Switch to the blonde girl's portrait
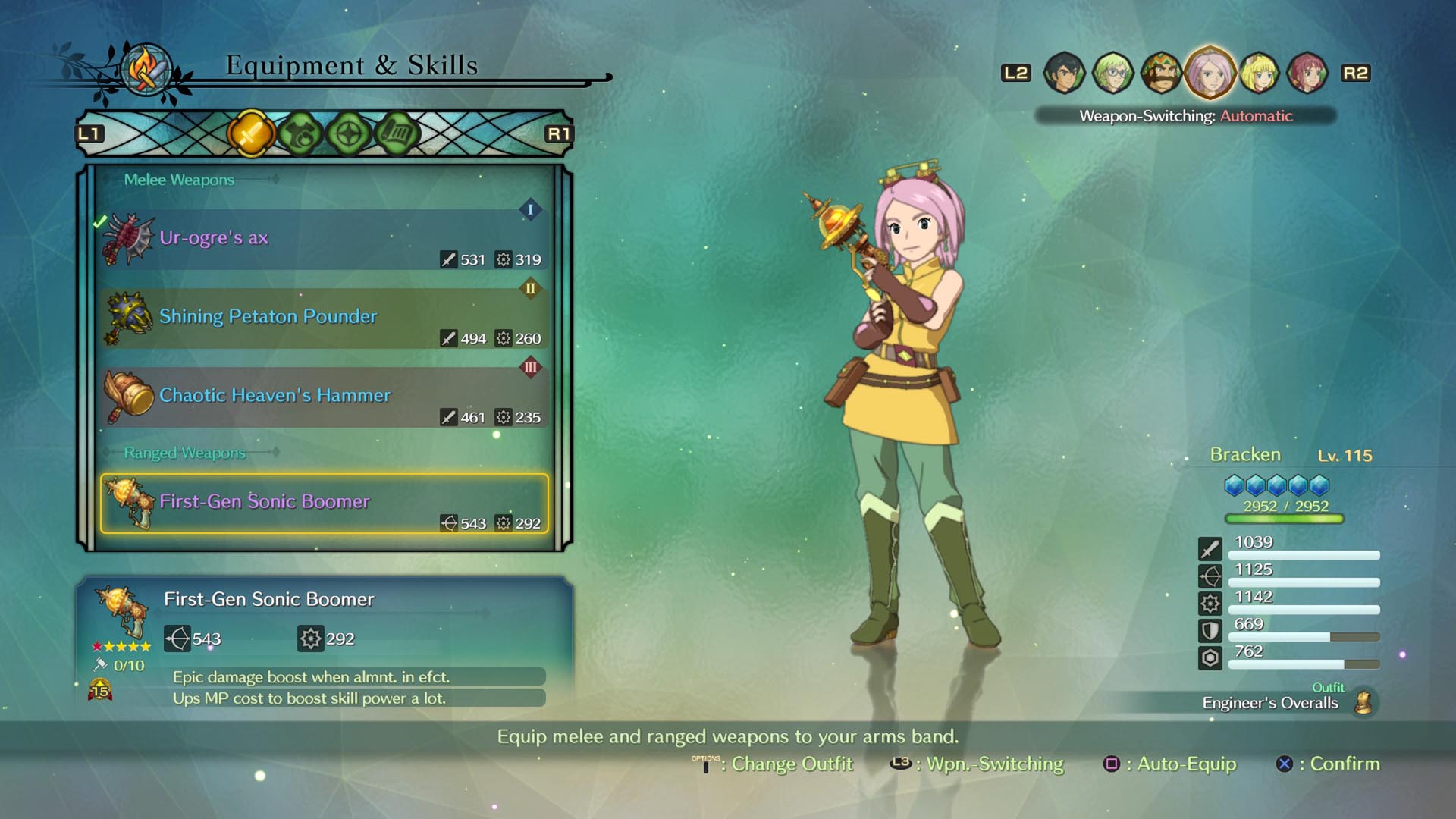Screen dimensions: 1456x819 pyautogui.click(x=1259, y=73)
